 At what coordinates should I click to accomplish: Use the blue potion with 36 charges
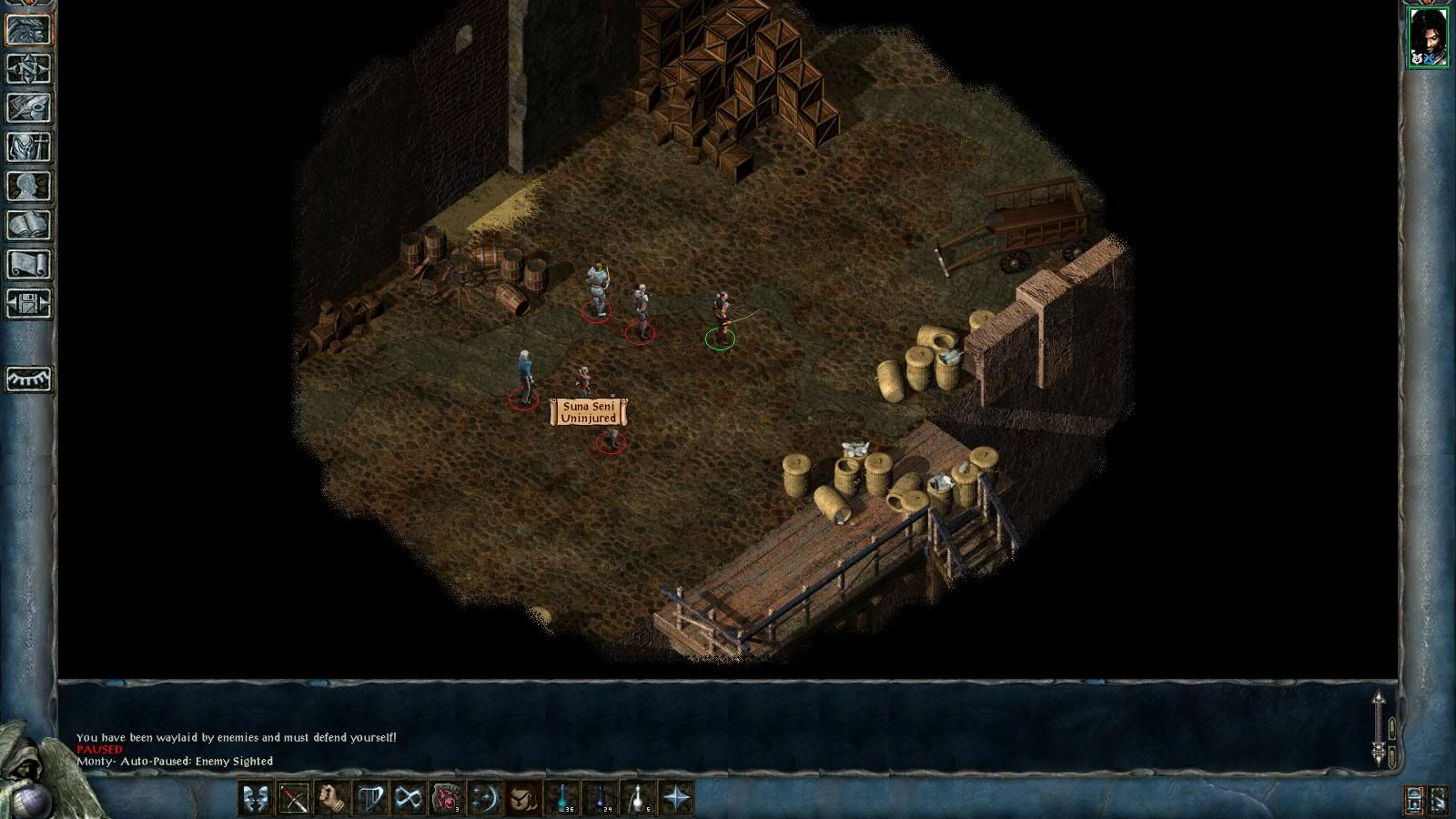click(562, 799)
